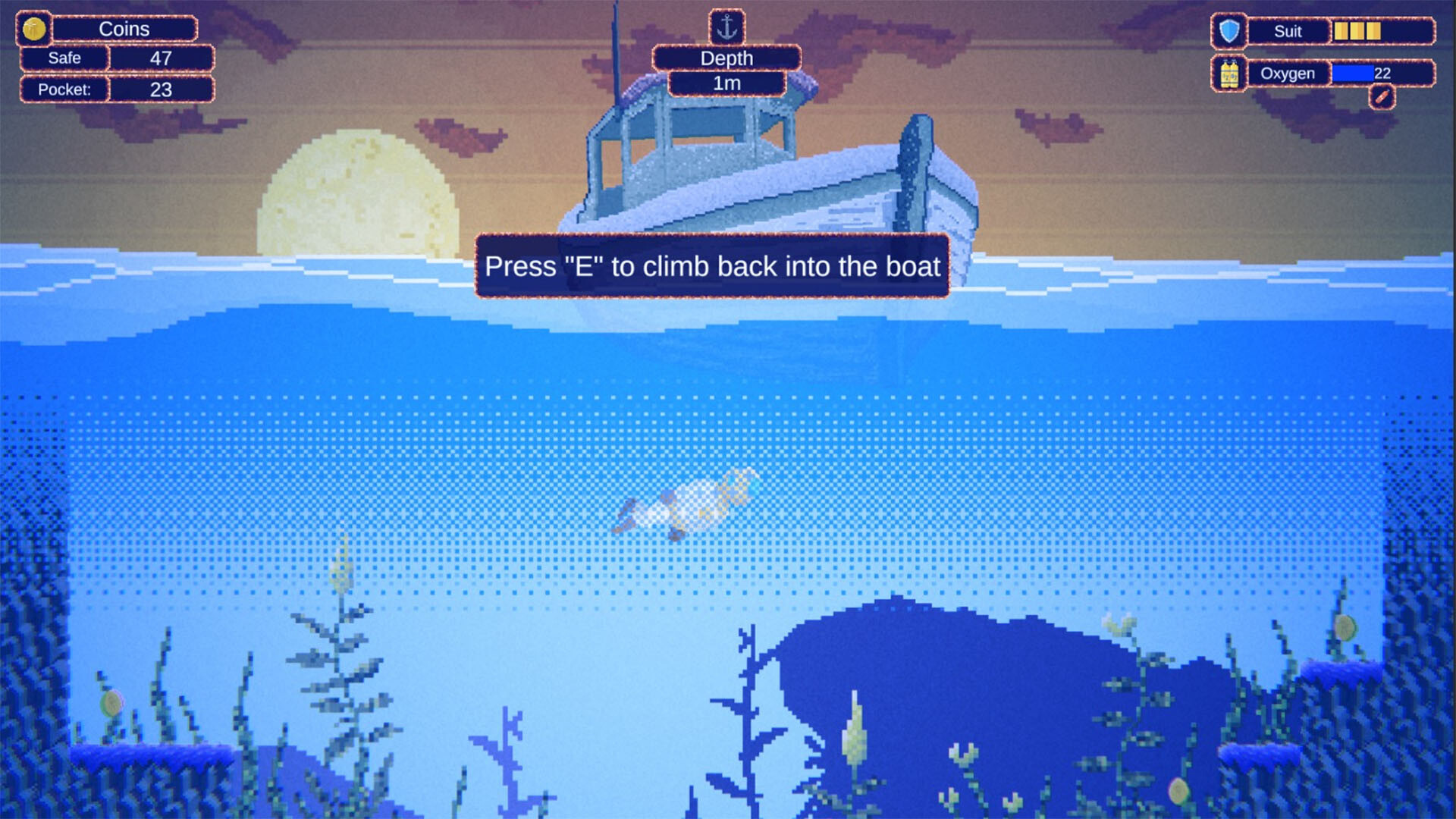The image size is (1456, 819).
Task: Expand the Depth readout panel
Action: (x=726, y=58)
